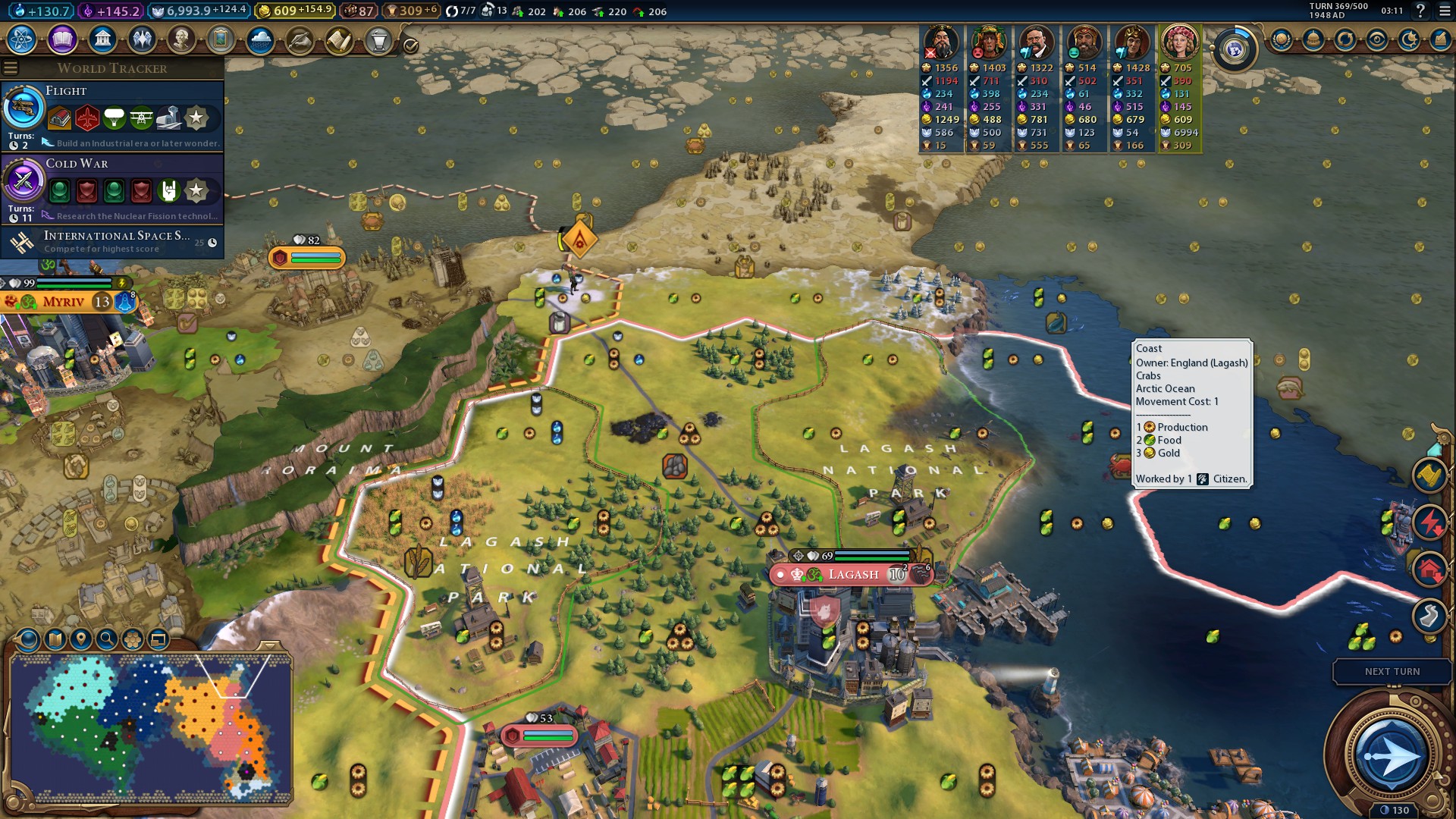Open the Great People panel

tap(181, 39)
